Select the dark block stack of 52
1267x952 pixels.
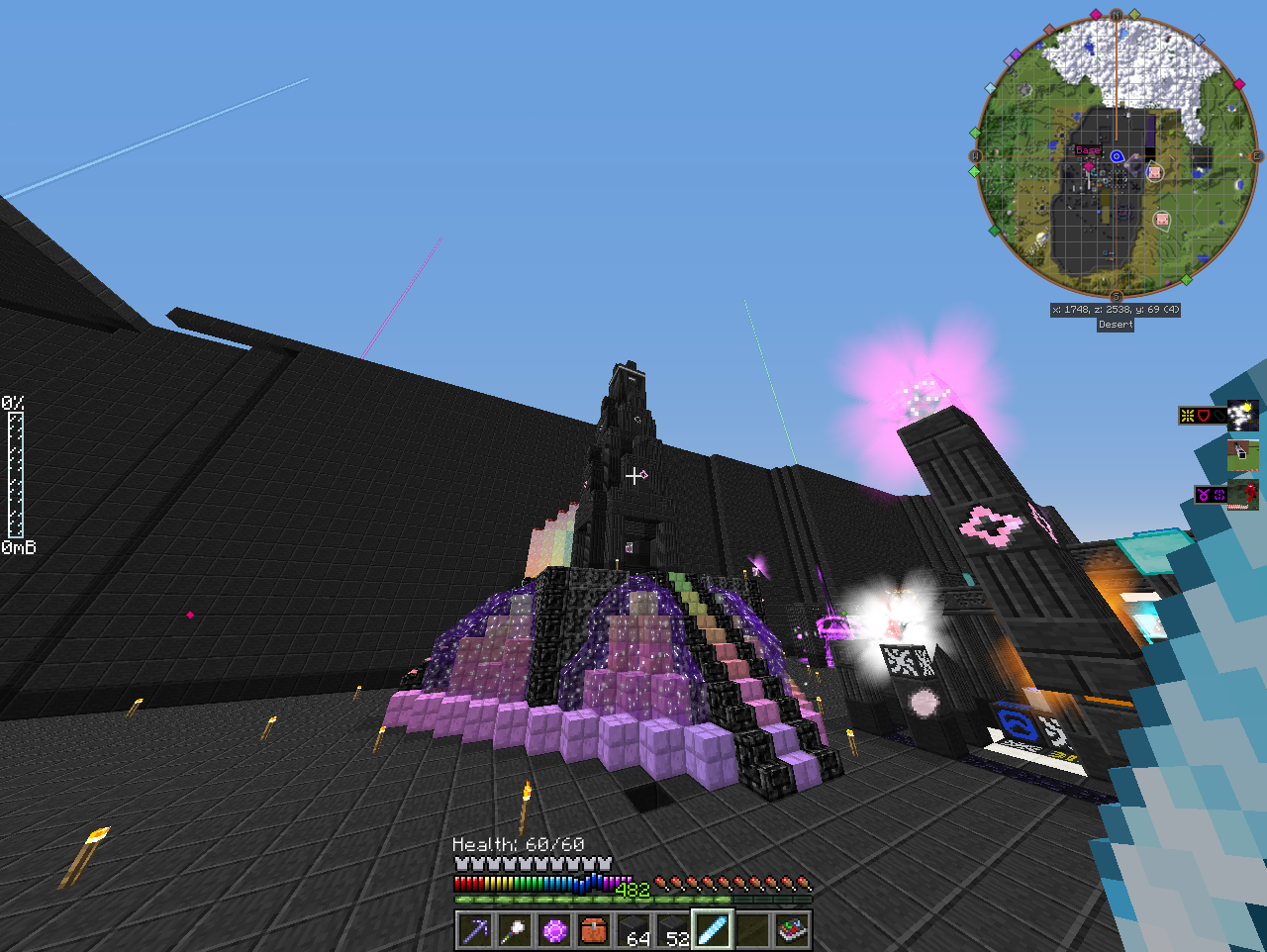673,931
